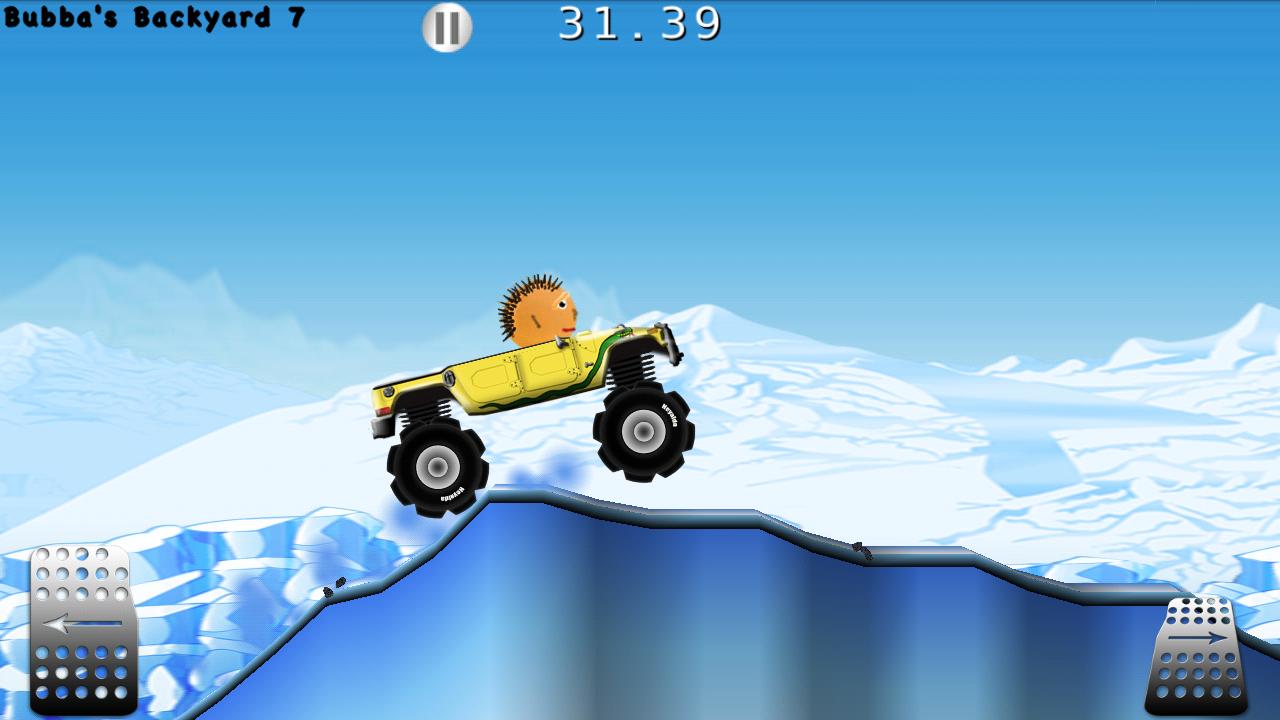Tap the right accelerator pedal

[1197, 655]
